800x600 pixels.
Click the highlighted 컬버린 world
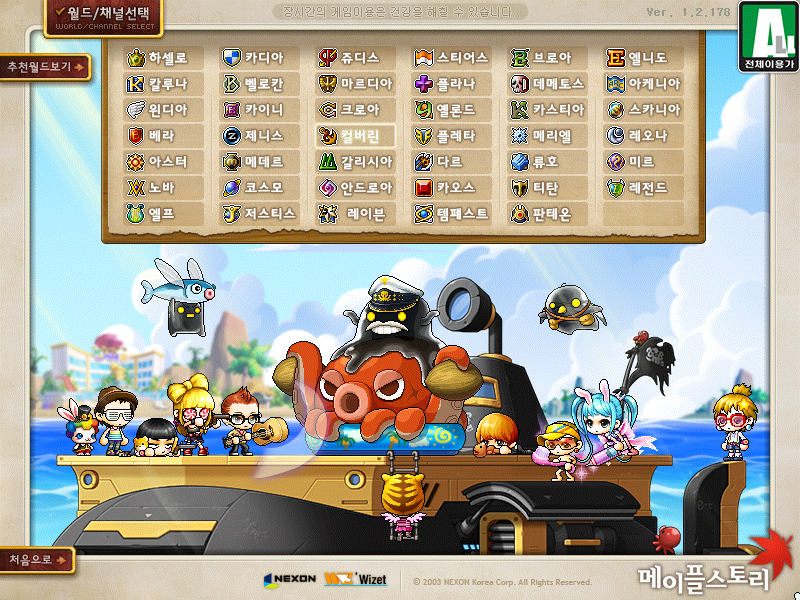(x=355, y=136)
